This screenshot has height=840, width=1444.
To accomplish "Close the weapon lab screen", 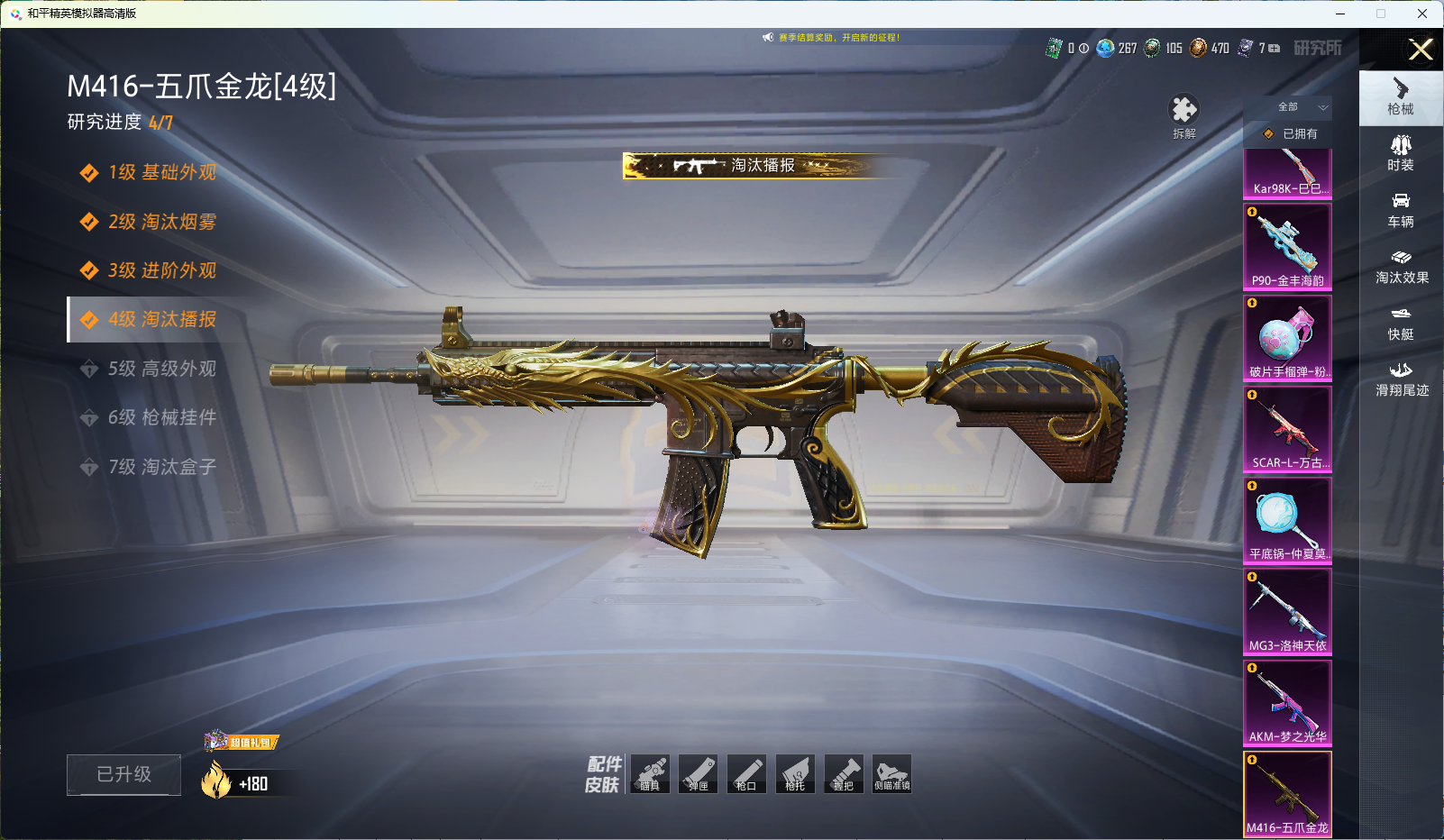I will tap(1421, 50).
